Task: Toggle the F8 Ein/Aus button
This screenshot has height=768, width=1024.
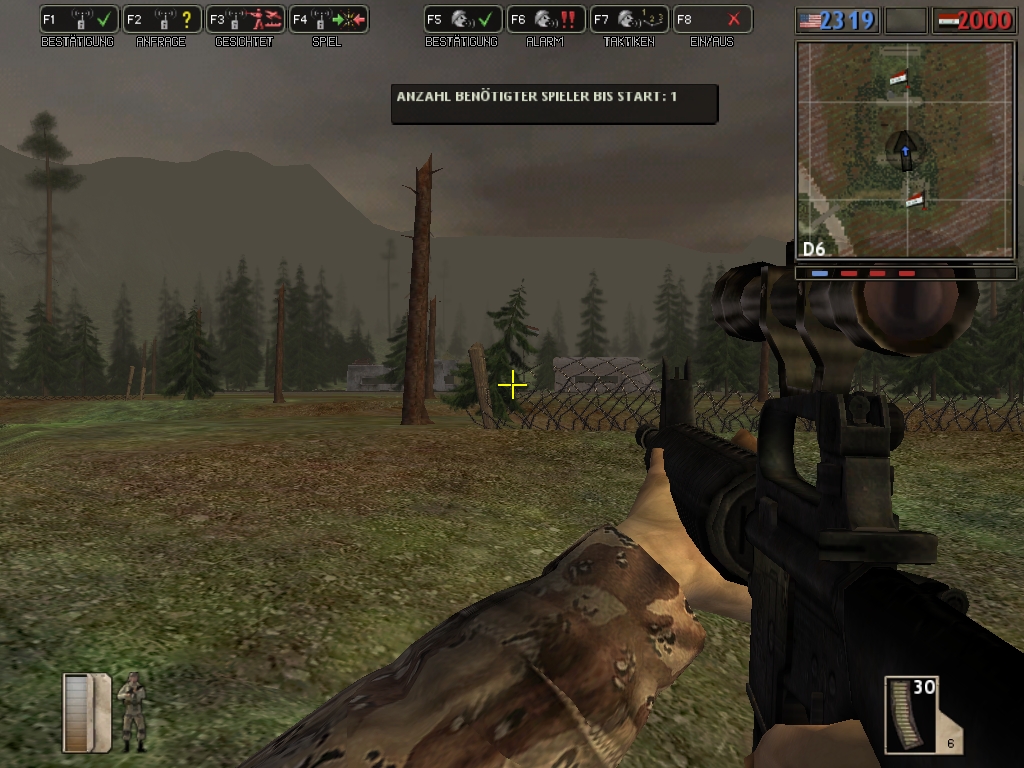Action: (x=711, y=19)
